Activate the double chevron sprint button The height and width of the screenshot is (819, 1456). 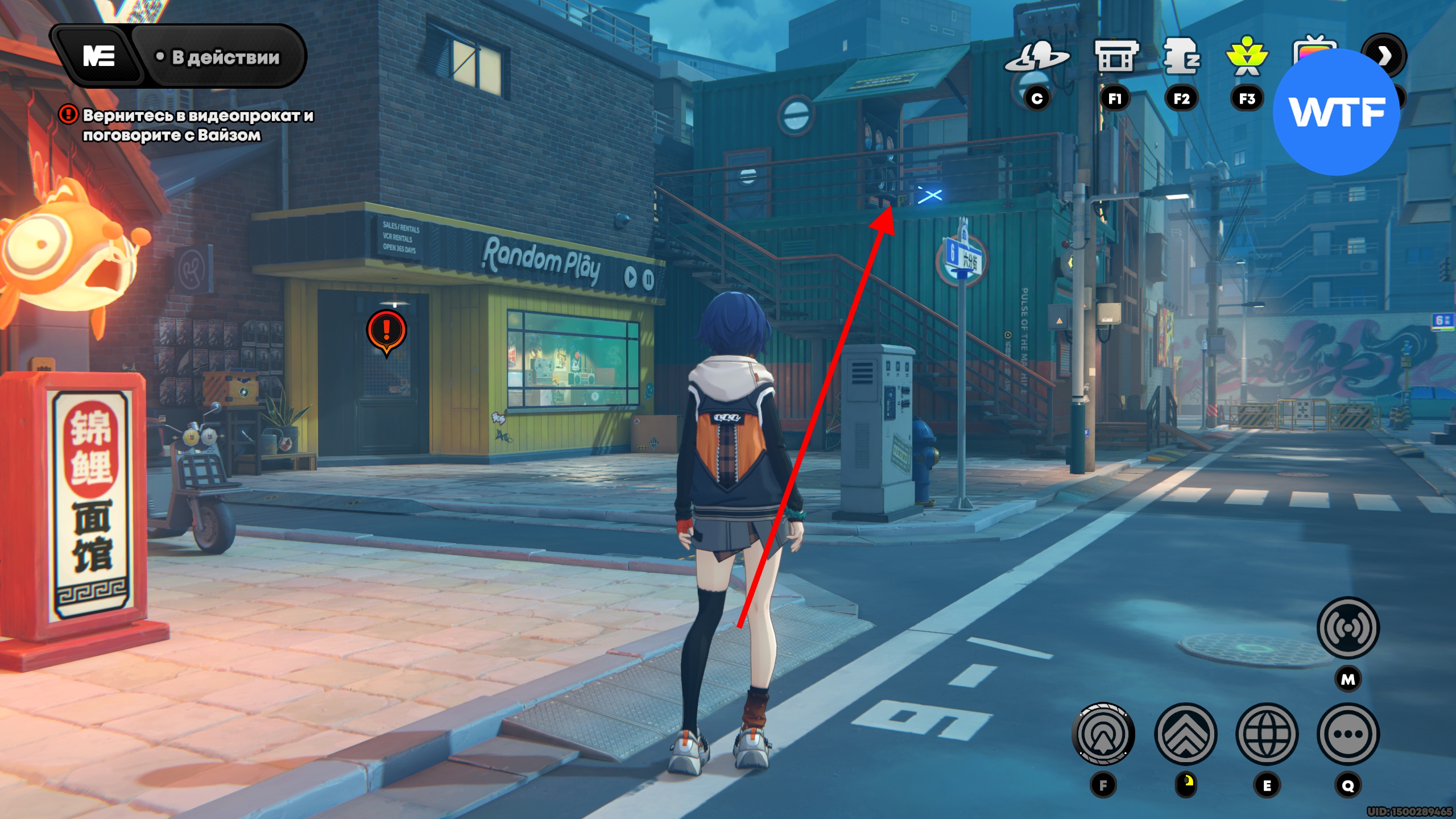pos(1186,734)
